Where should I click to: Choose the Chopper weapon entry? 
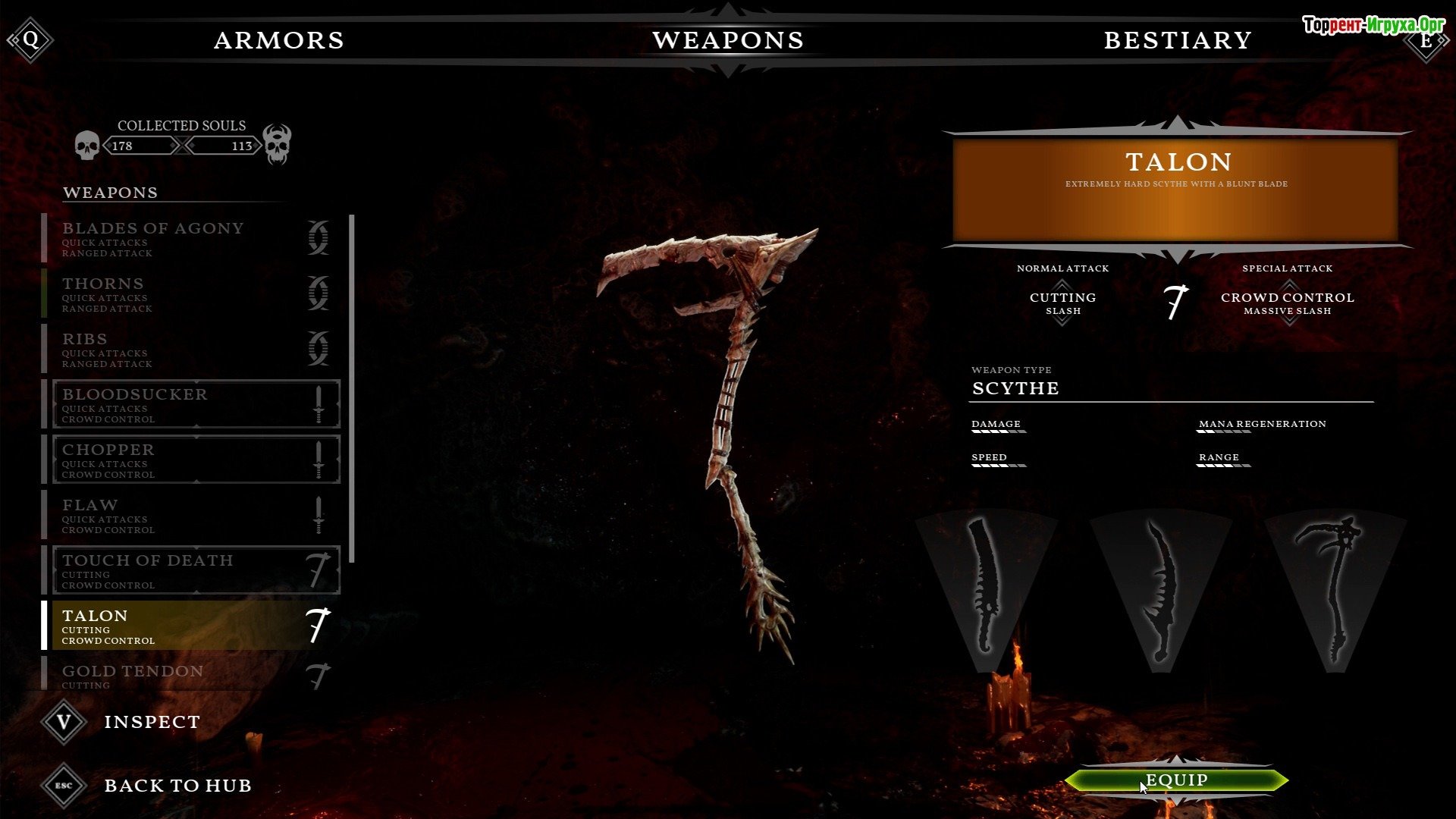point(195,460)
